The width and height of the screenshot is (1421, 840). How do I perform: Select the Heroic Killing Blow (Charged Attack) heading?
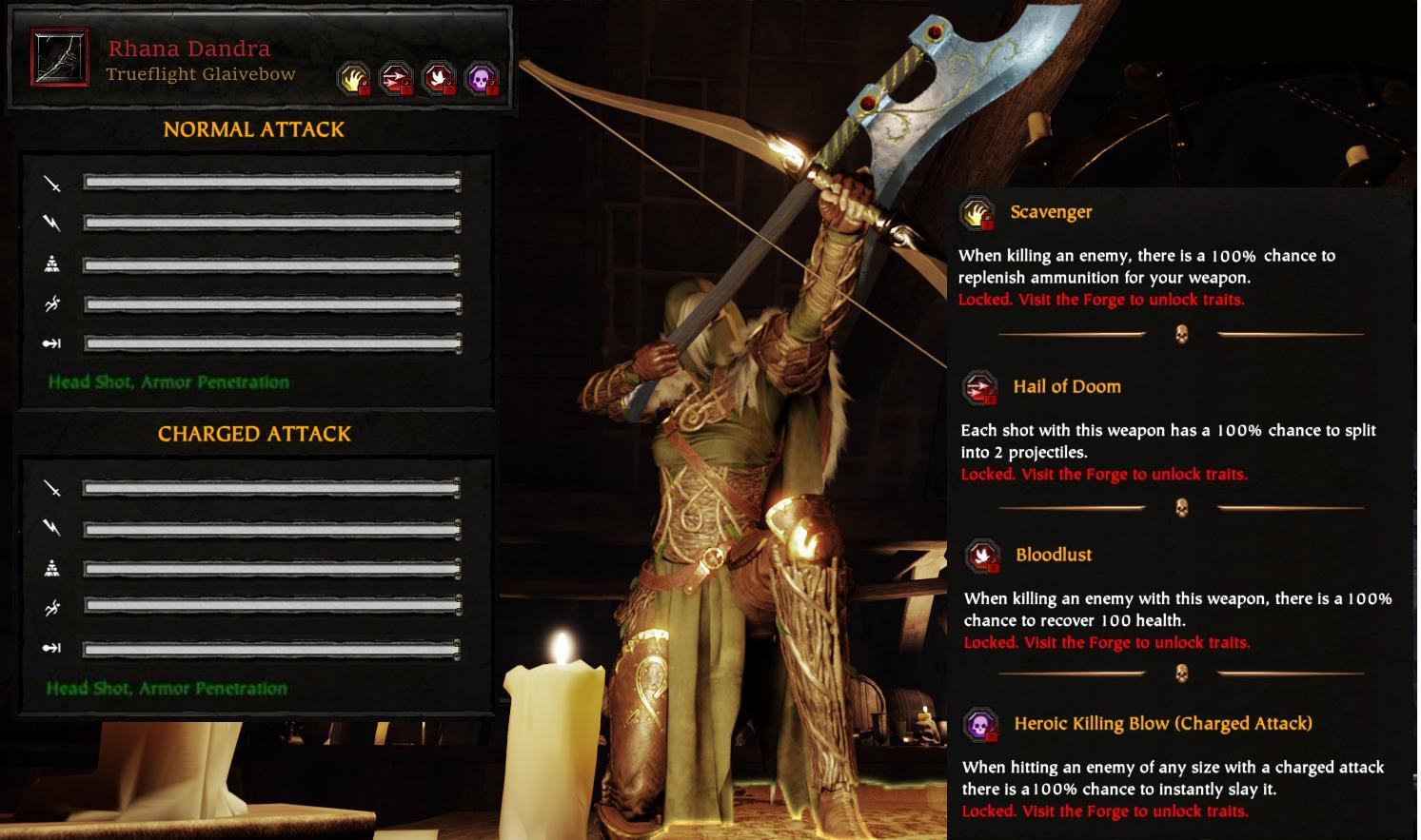click(1163, 723)
